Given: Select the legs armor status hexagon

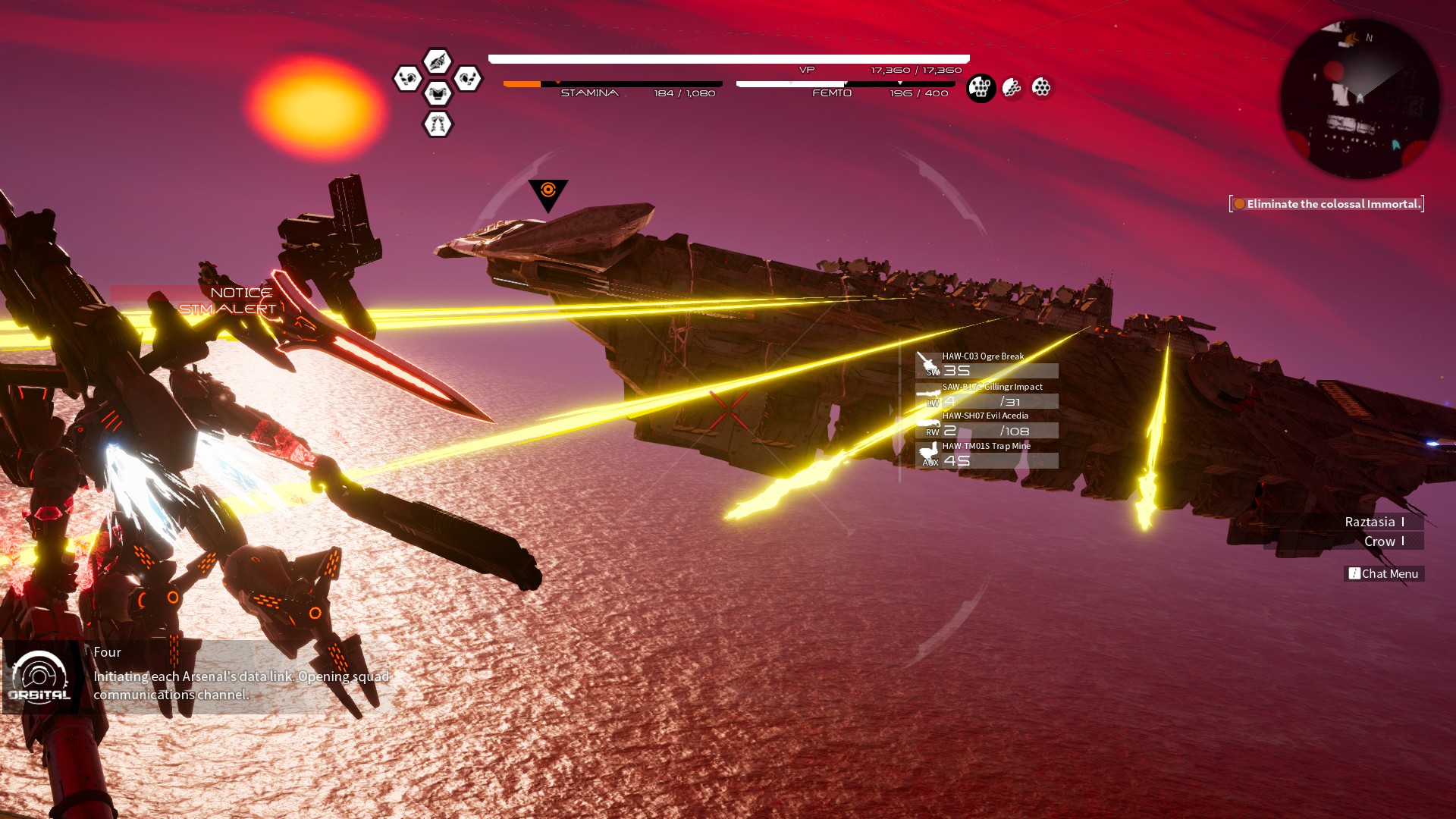Looking at the screenshot, I should click(438, 124).
